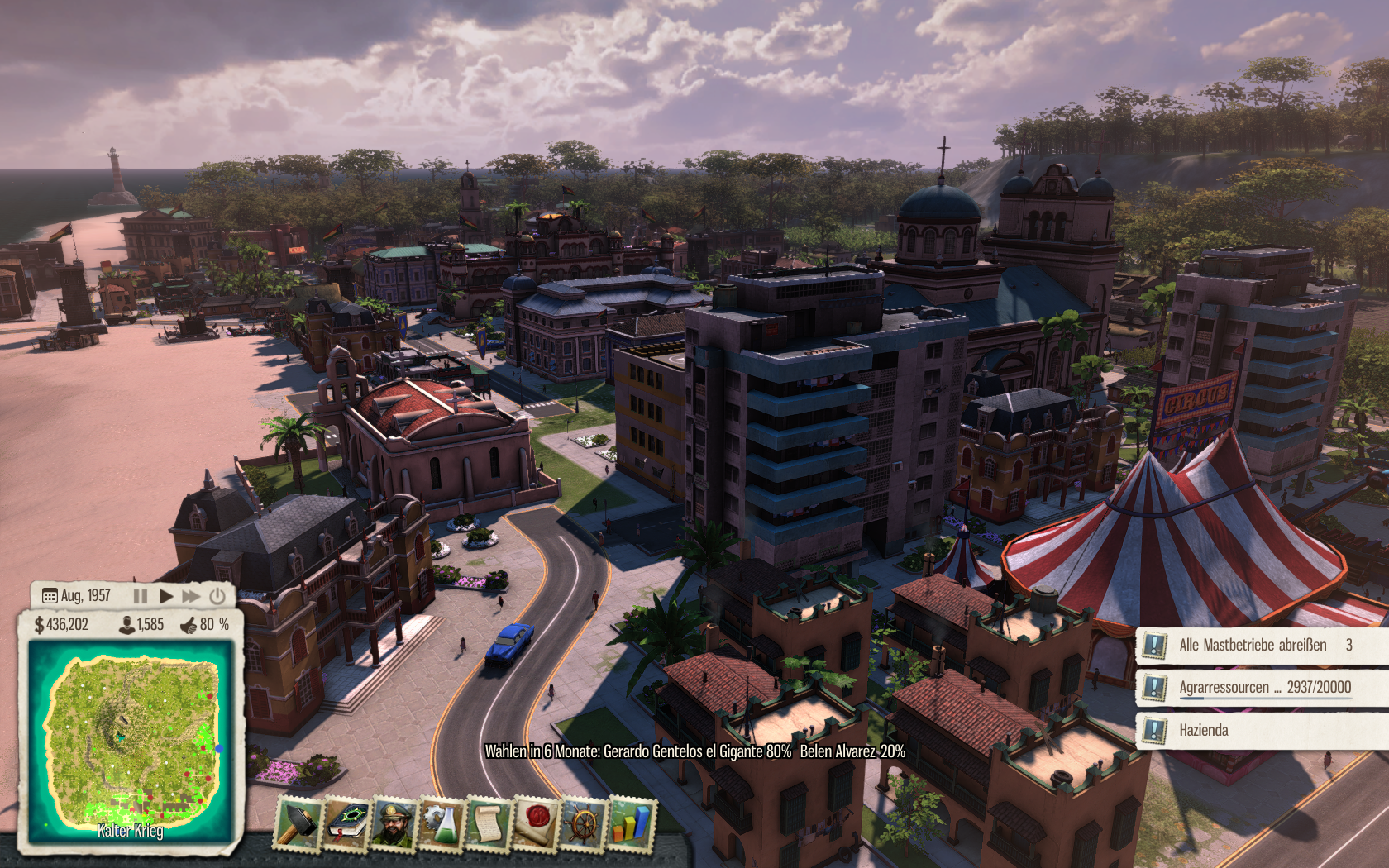Open the 'Alle Mastbetriebe abreißen' objective
Viewport: 1389px width, 868px height.
[1253, 645]
